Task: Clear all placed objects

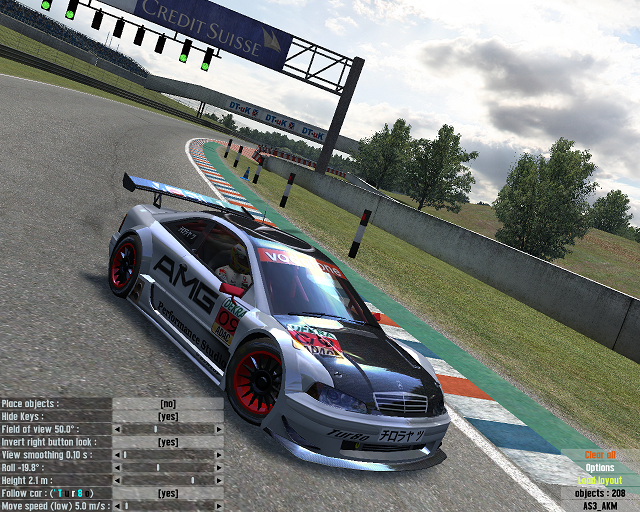Action: (x=600, y=455)
